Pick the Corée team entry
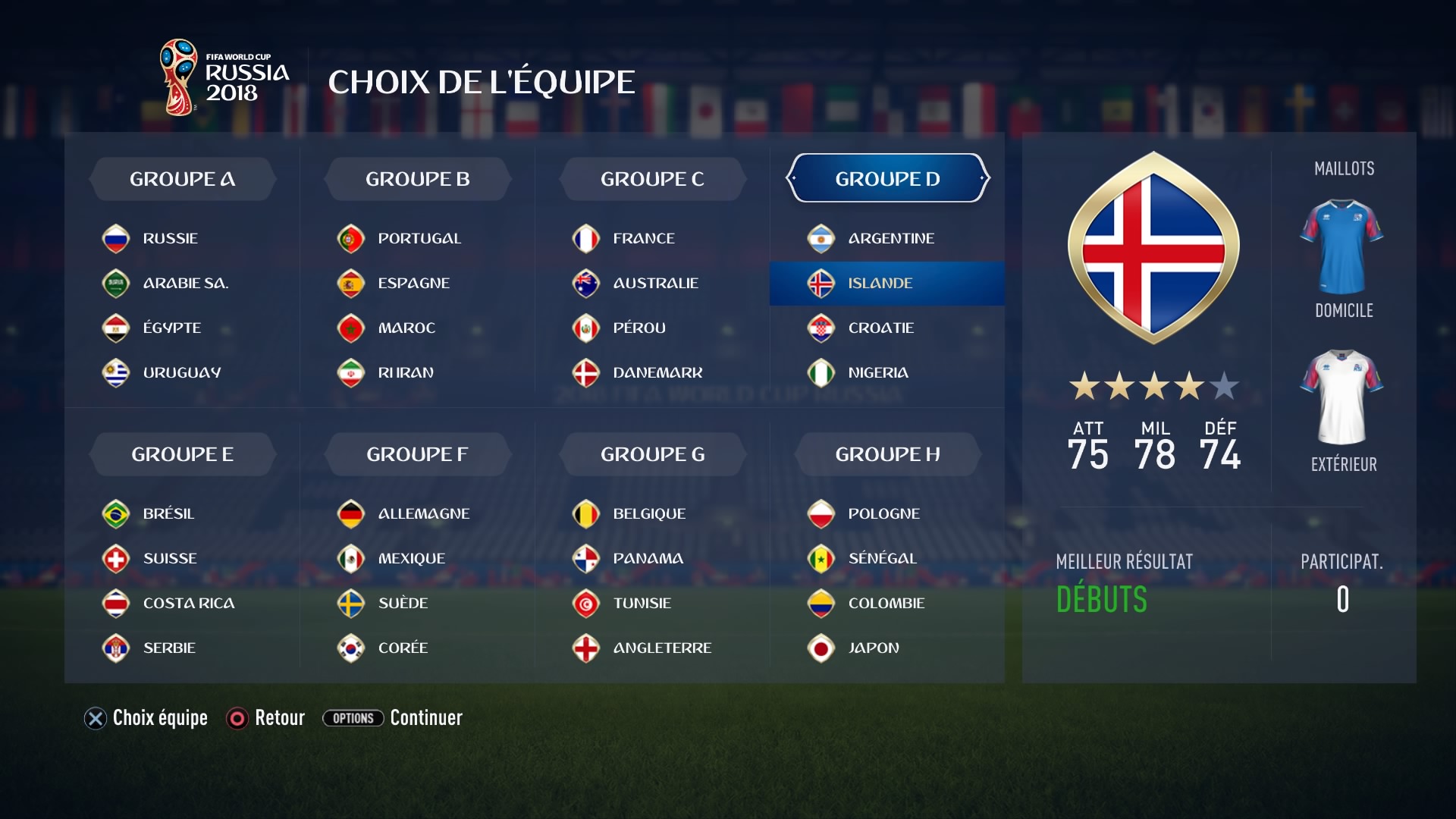The width and height of the screenshot is (1456, 819). [403, 648]
